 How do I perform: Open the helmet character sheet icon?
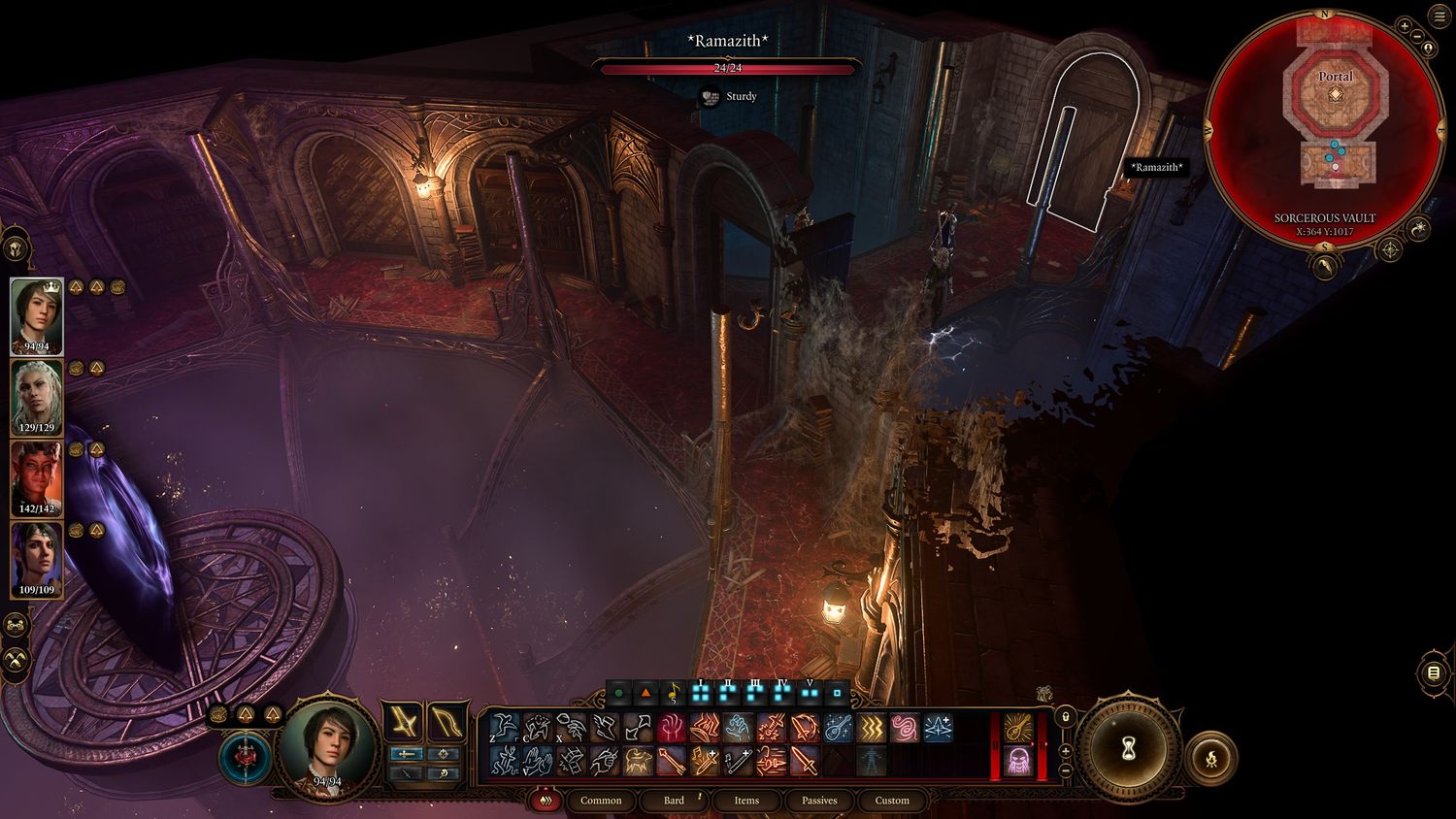(x=17, y=249)
